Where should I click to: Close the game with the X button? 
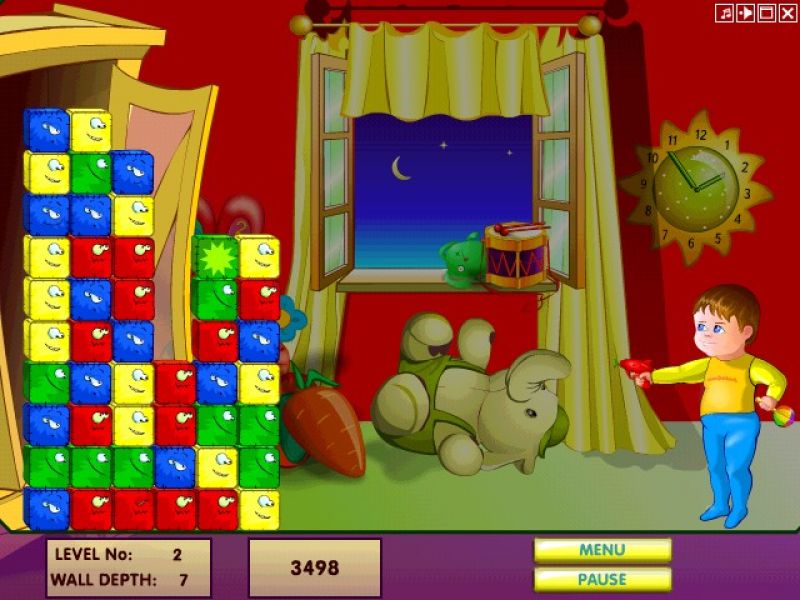[786, 13]
